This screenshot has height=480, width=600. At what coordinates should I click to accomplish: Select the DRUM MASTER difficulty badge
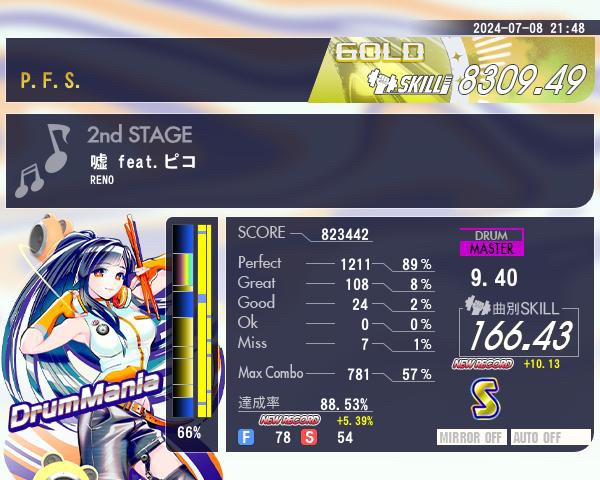point(491,242)
